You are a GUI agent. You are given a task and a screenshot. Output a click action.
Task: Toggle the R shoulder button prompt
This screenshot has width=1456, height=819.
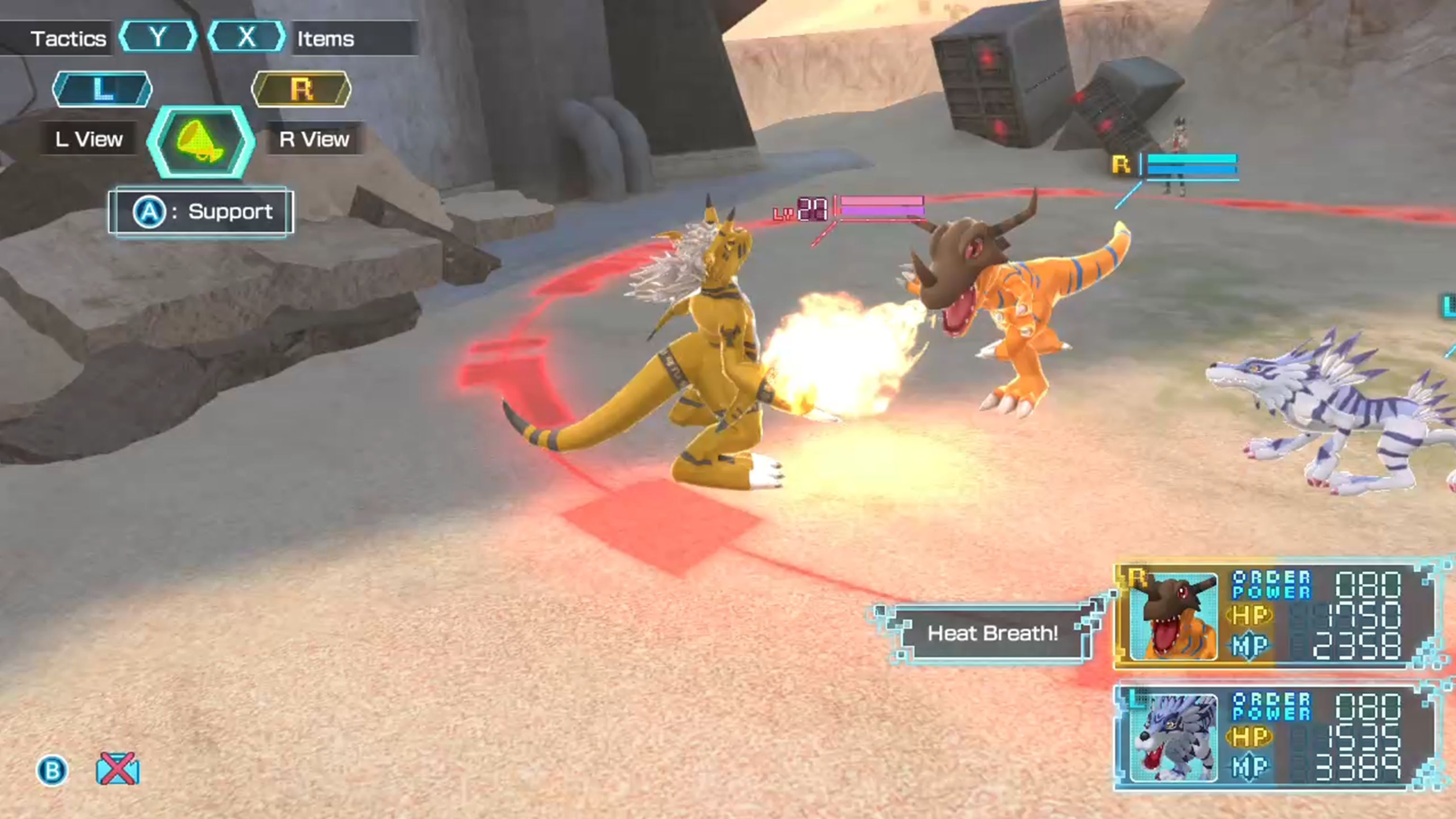click(x=302, y=89)
